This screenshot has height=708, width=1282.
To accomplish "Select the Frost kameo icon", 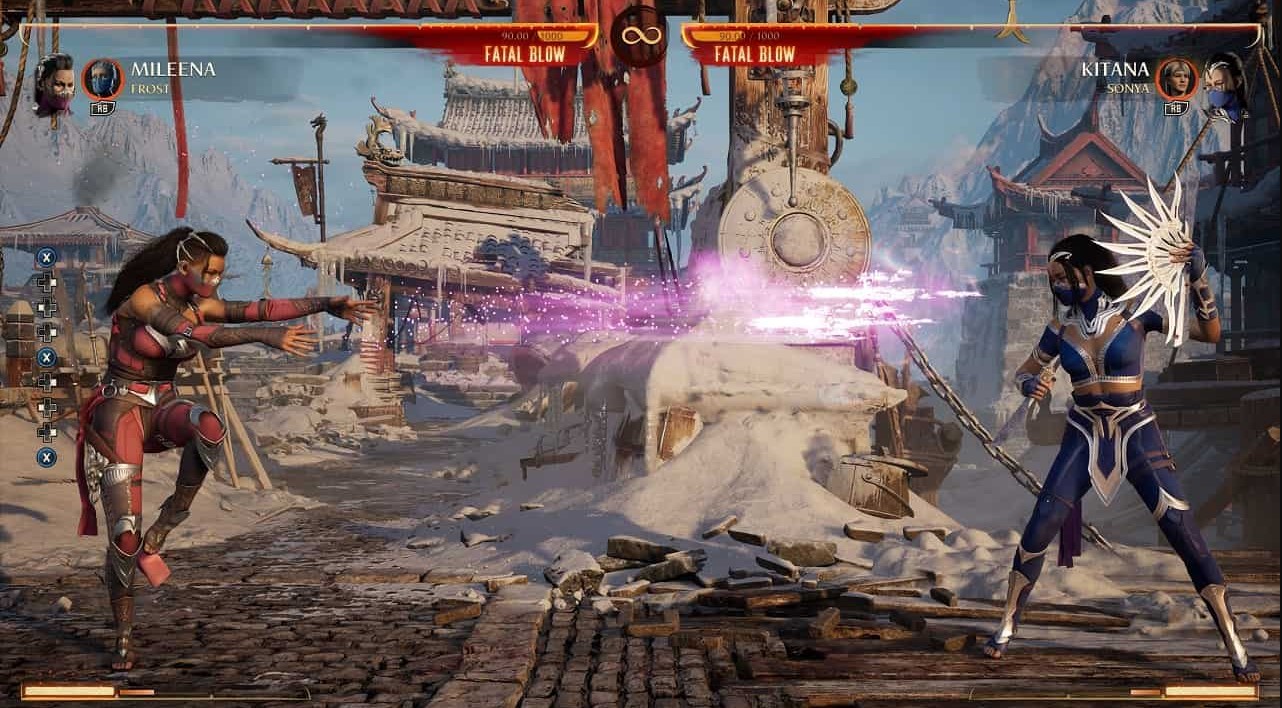I will pos(102,79).
